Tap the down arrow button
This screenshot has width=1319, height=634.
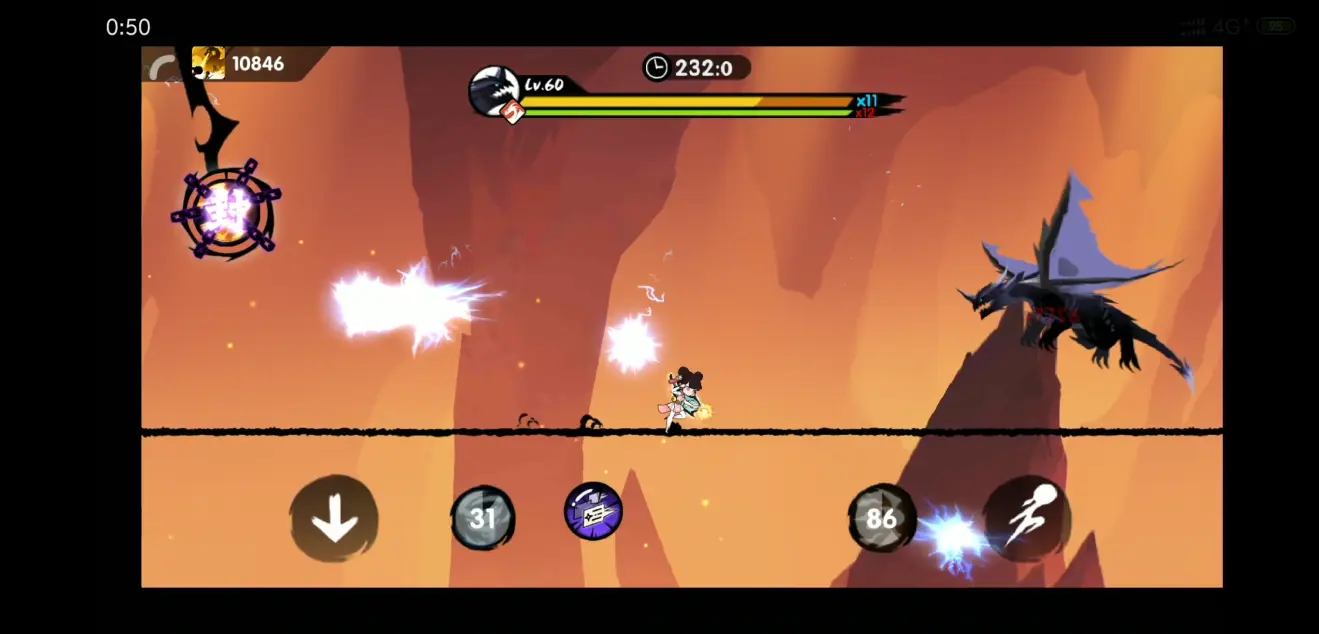(334, 518)
